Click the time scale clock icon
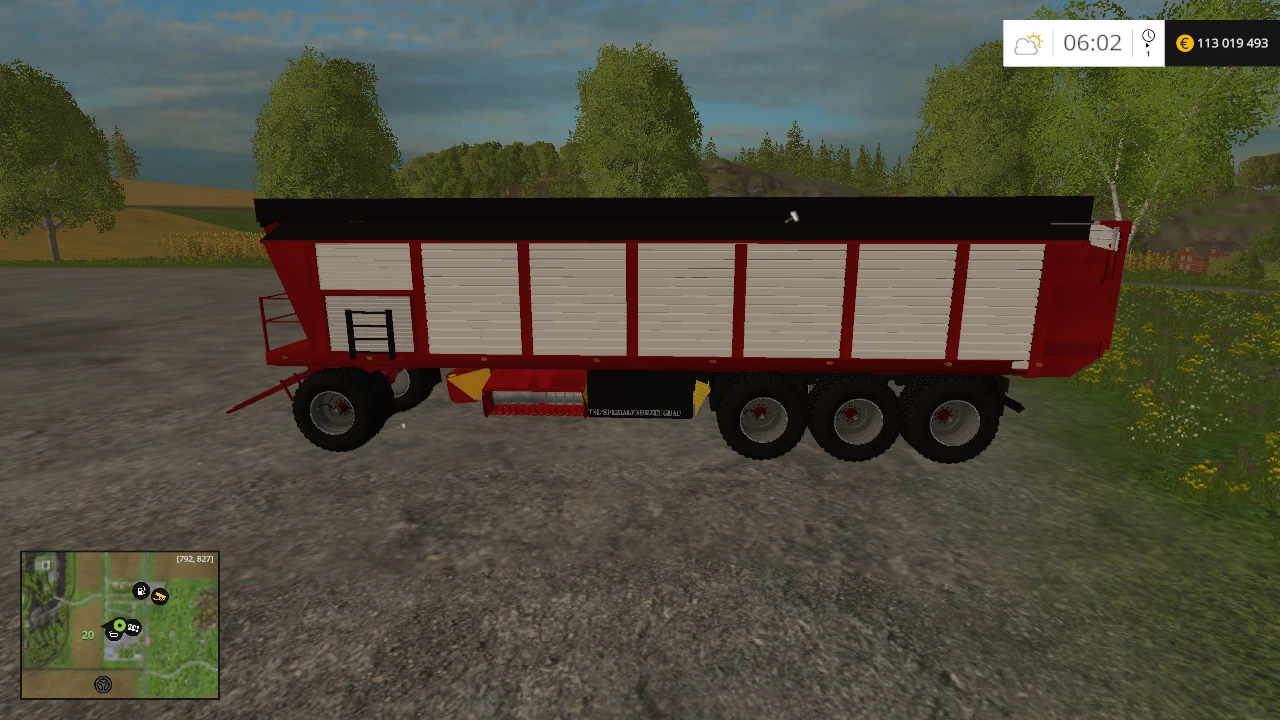 [1148, 36]
